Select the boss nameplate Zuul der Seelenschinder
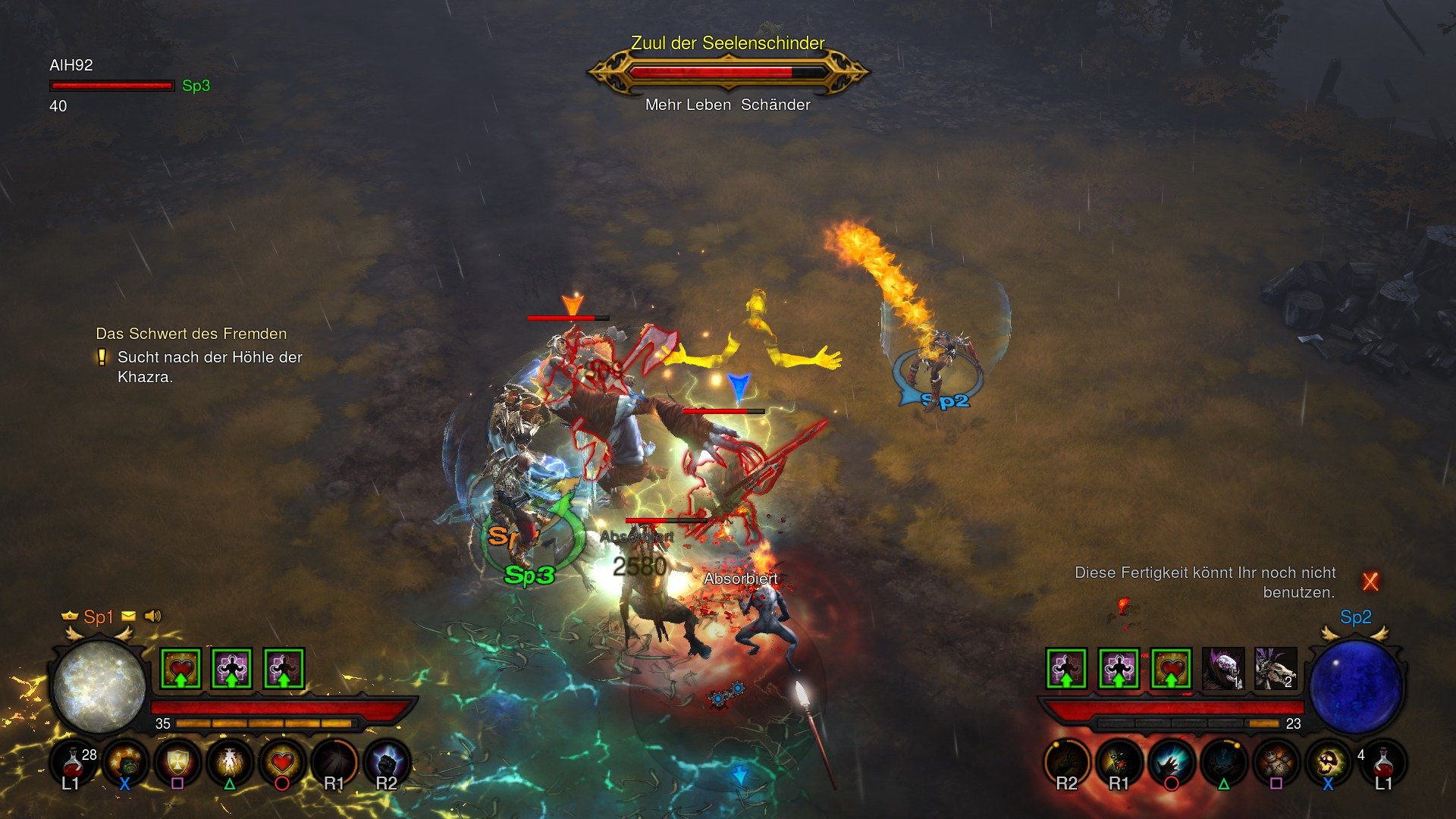The width and height of the screenshot is (1456, 819). click(x=726, y=44)
